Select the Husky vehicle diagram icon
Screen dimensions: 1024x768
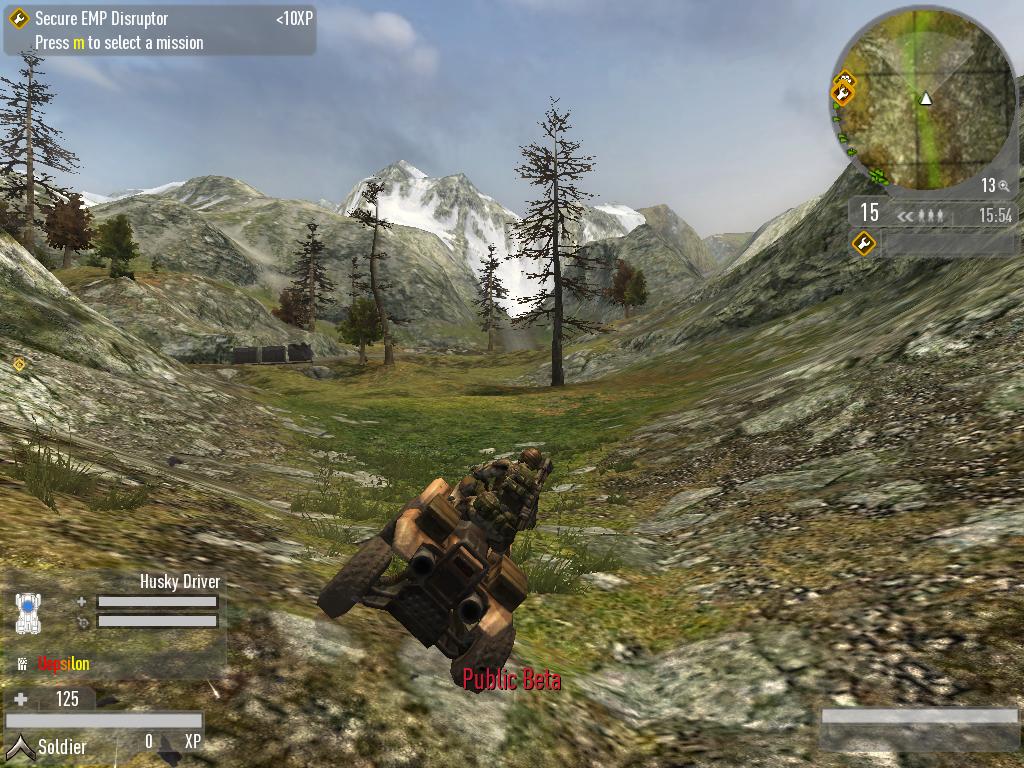(x=30, y=612)
